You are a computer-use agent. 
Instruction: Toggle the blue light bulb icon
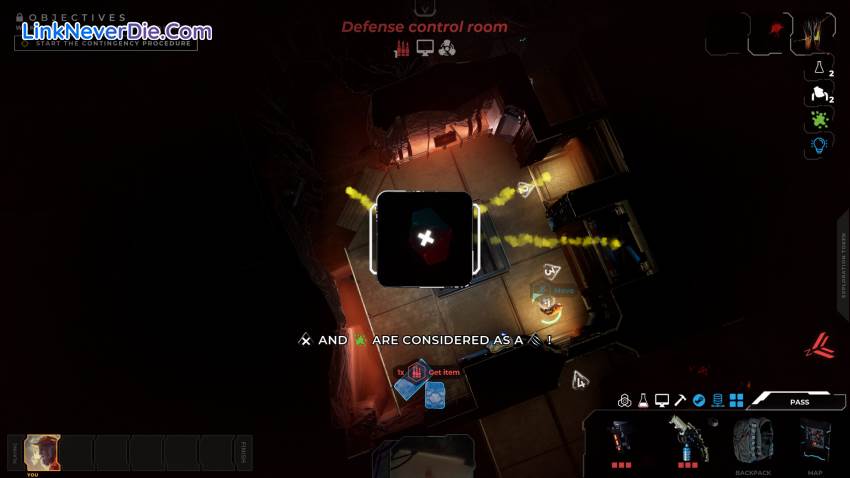tap(819, 146)
